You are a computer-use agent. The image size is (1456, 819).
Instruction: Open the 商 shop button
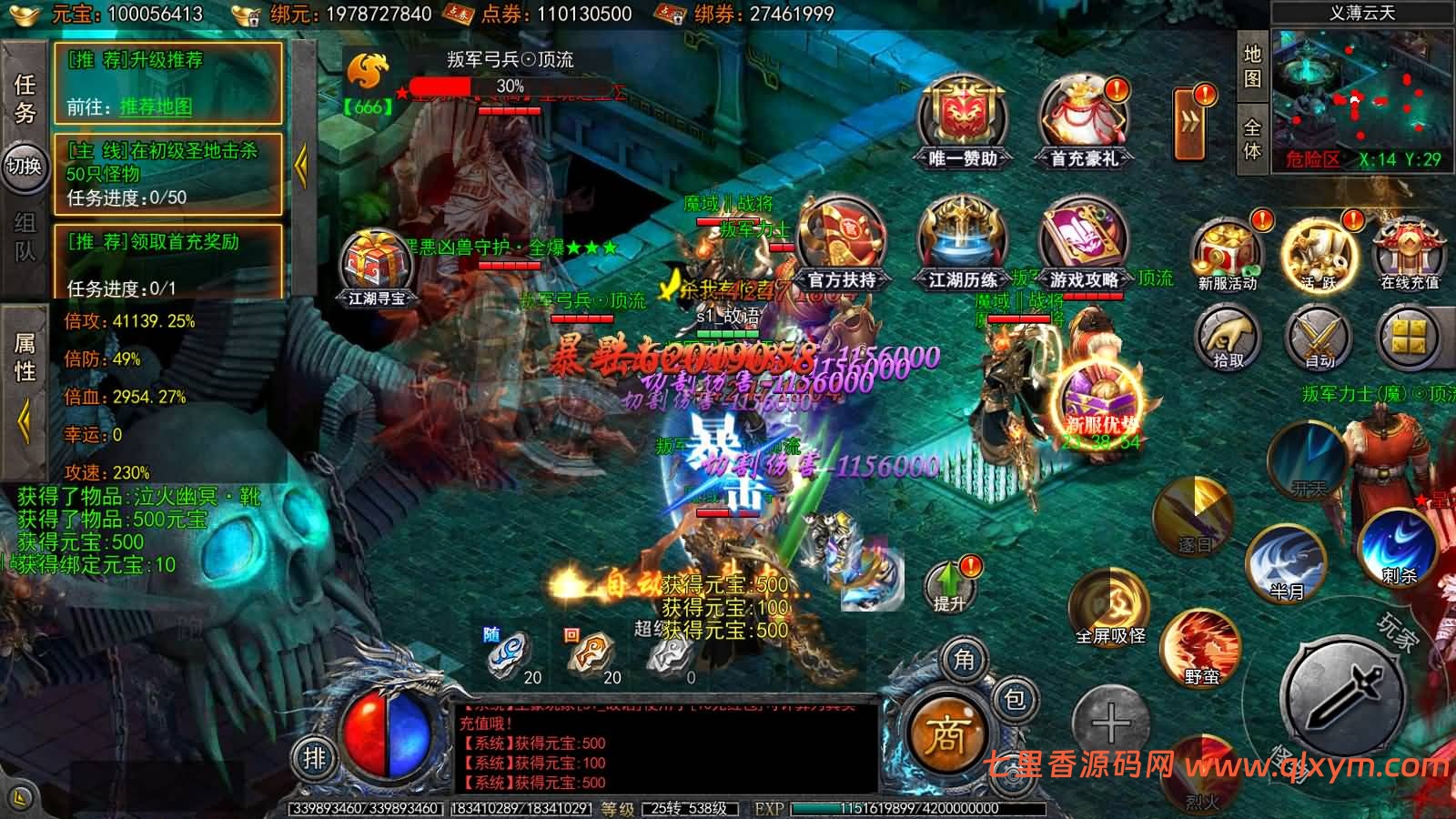945,733
